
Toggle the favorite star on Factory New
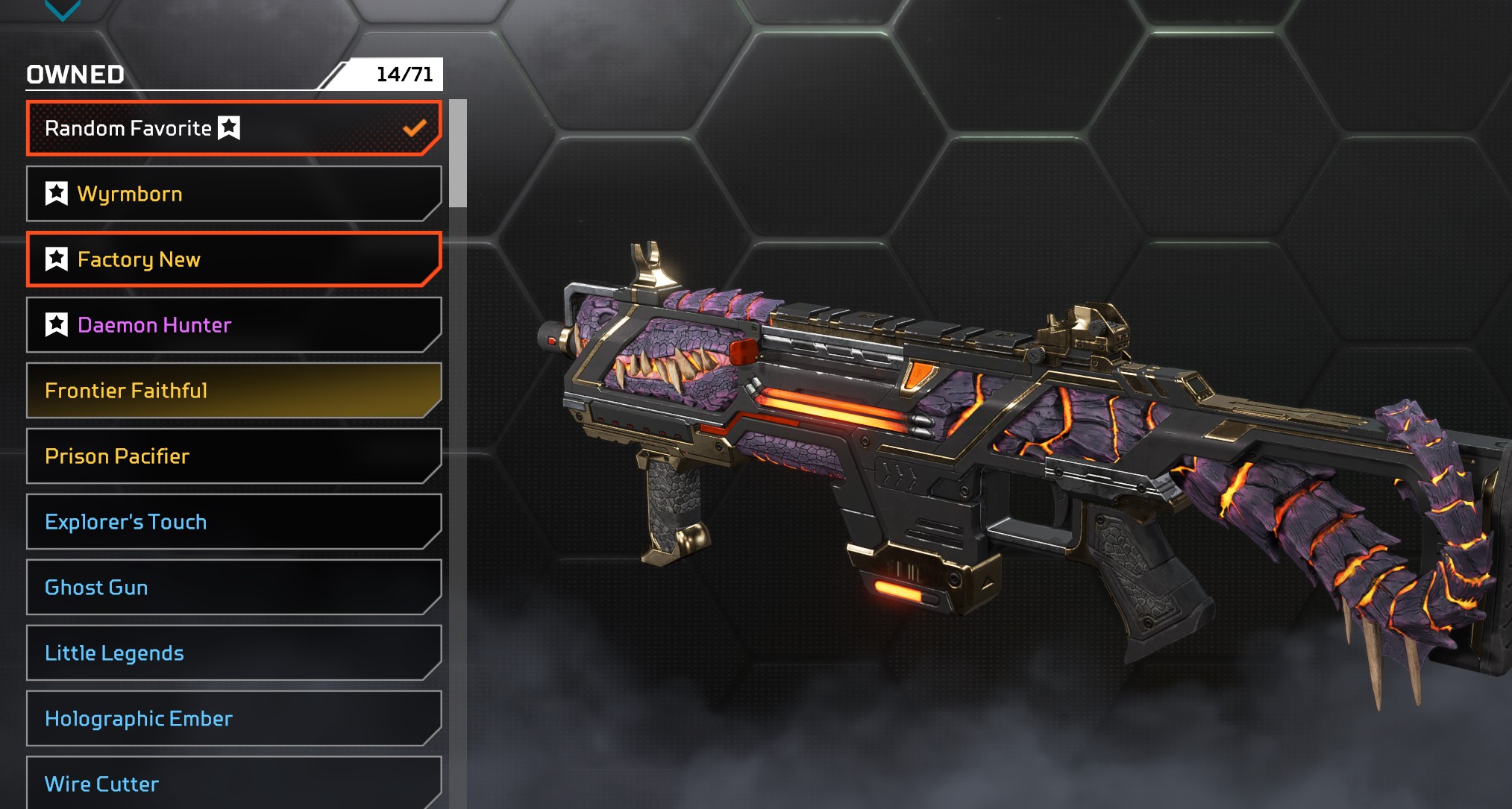(x=57, y=259)
